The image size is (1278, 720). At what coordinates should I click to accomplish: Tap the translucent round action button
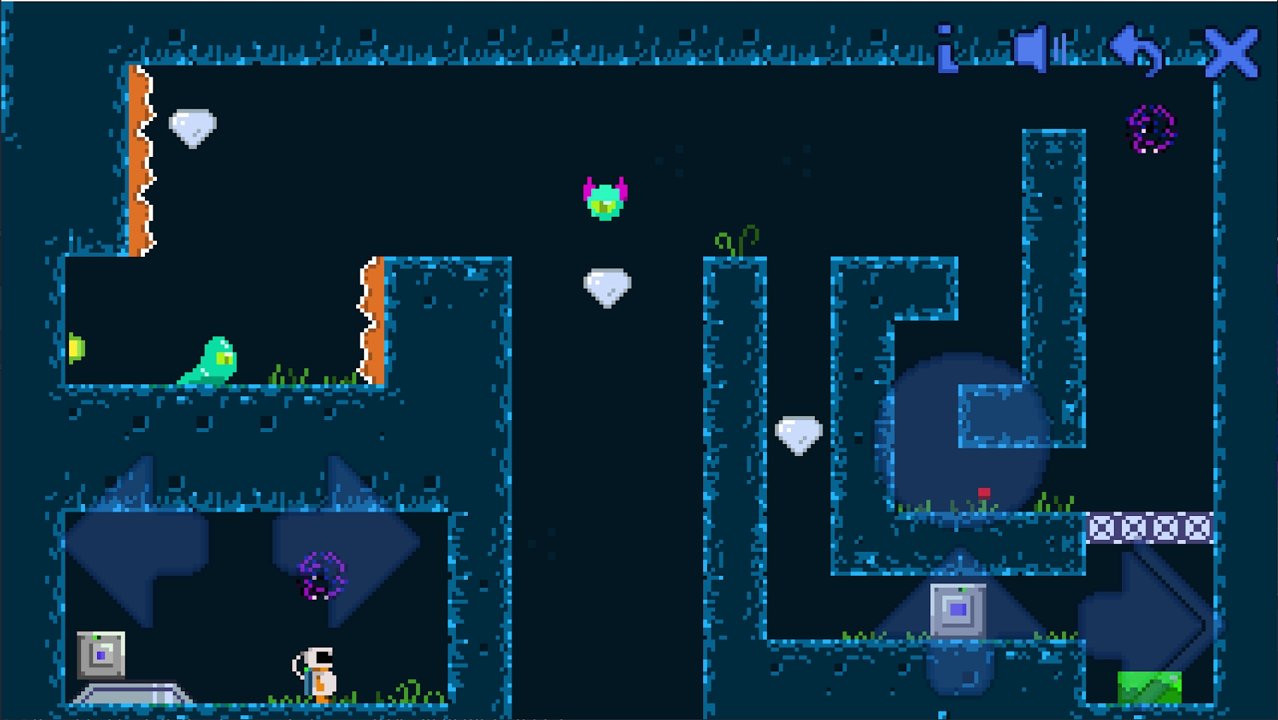click(962, 432)
